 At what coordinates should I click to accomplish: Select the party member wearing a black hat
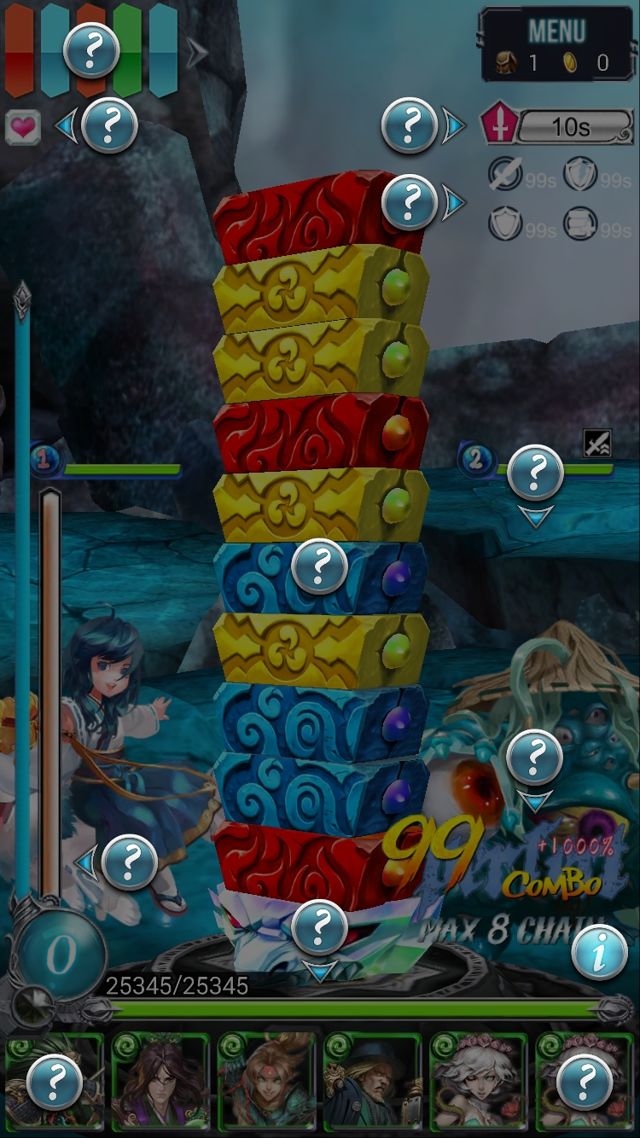[372, 1082]
